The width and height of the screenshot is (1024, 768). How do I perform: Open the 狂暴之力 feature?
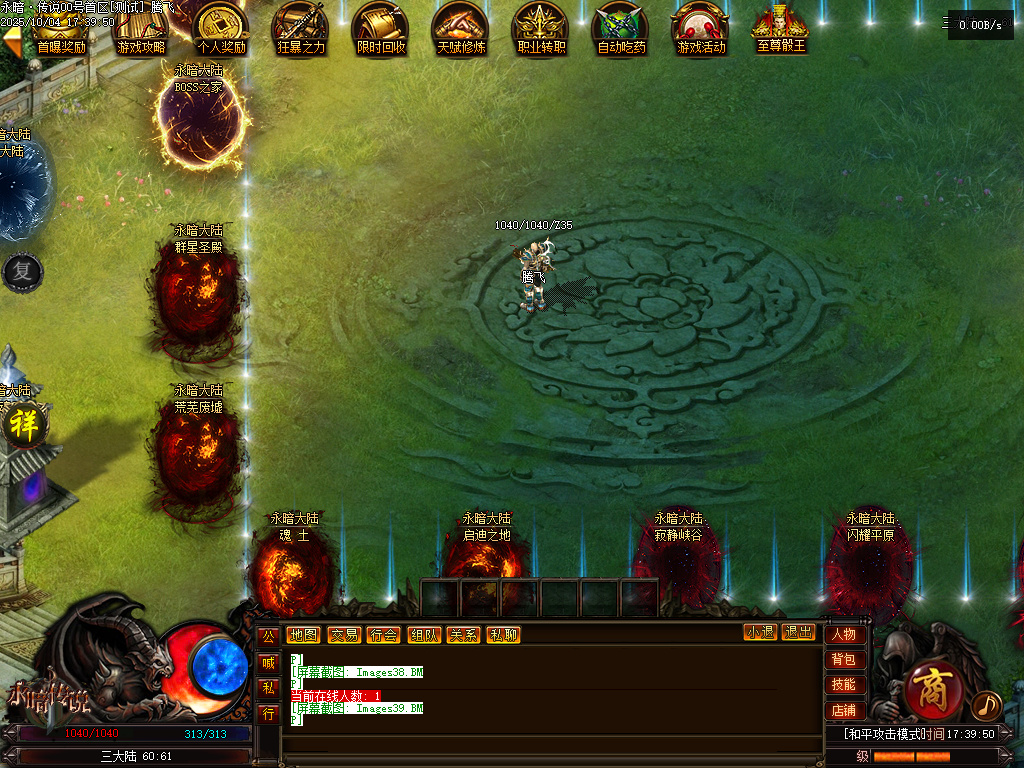click(301, 28)
